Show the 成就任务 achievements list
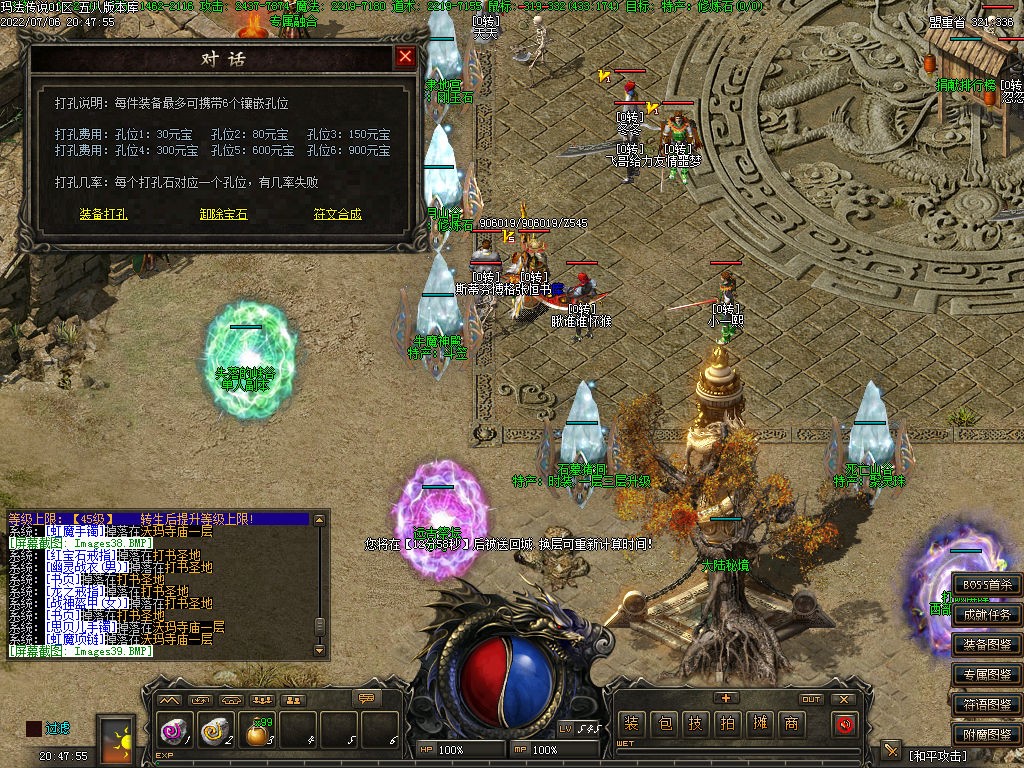1024x768 pixels. click(986, 615)
